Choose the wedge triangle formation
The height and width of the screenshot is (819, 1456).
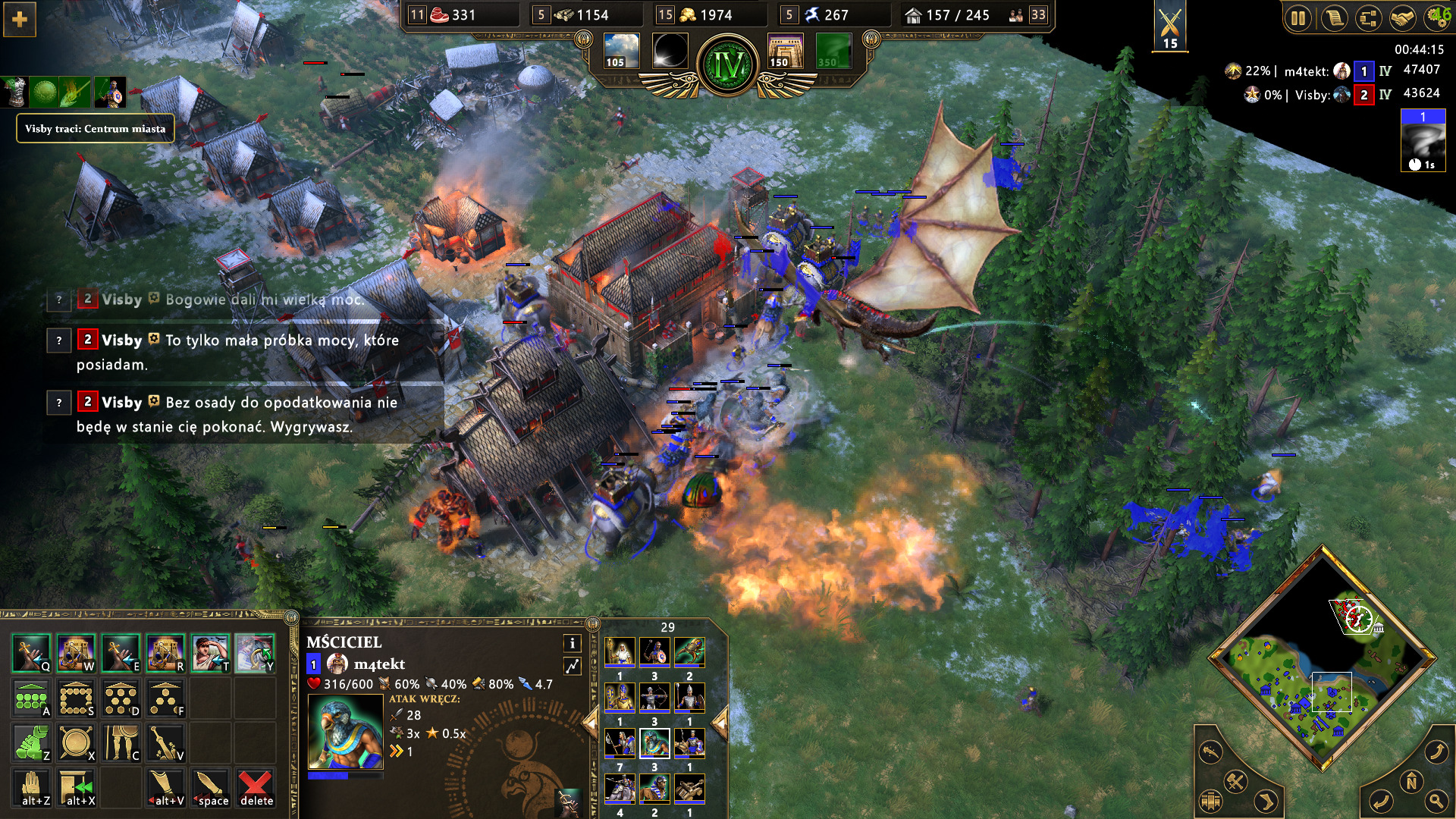pyautogui.click(x=165, y=698)
